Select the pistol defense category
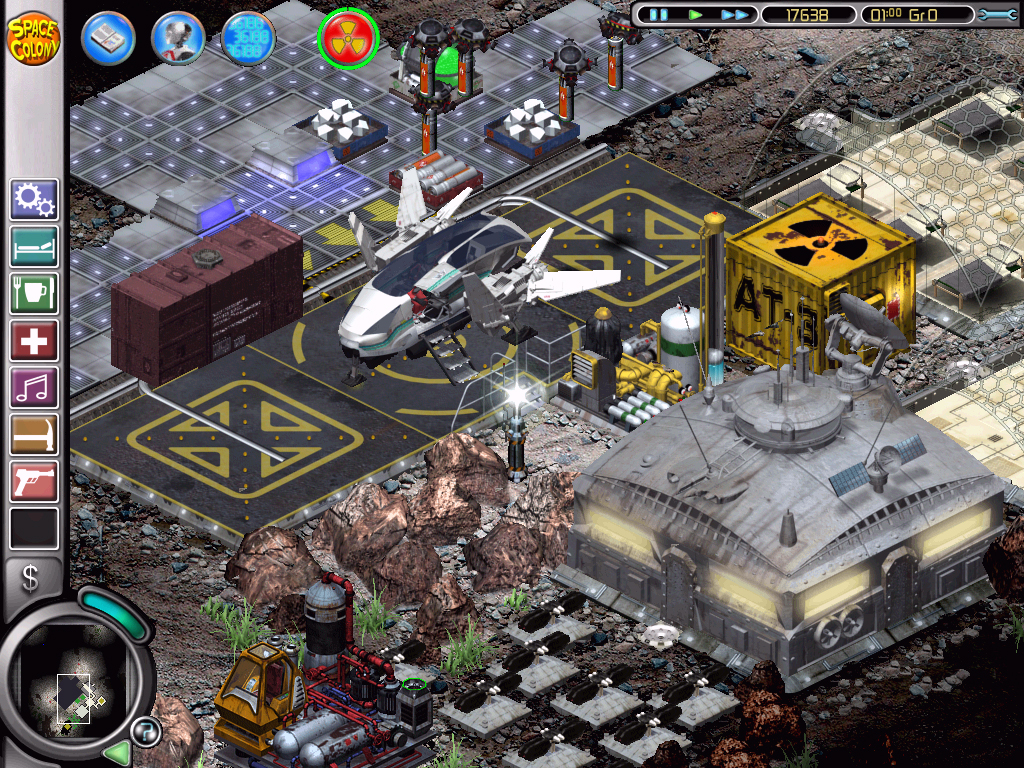Screen dimensions: 1024x768 click(34, 482)
